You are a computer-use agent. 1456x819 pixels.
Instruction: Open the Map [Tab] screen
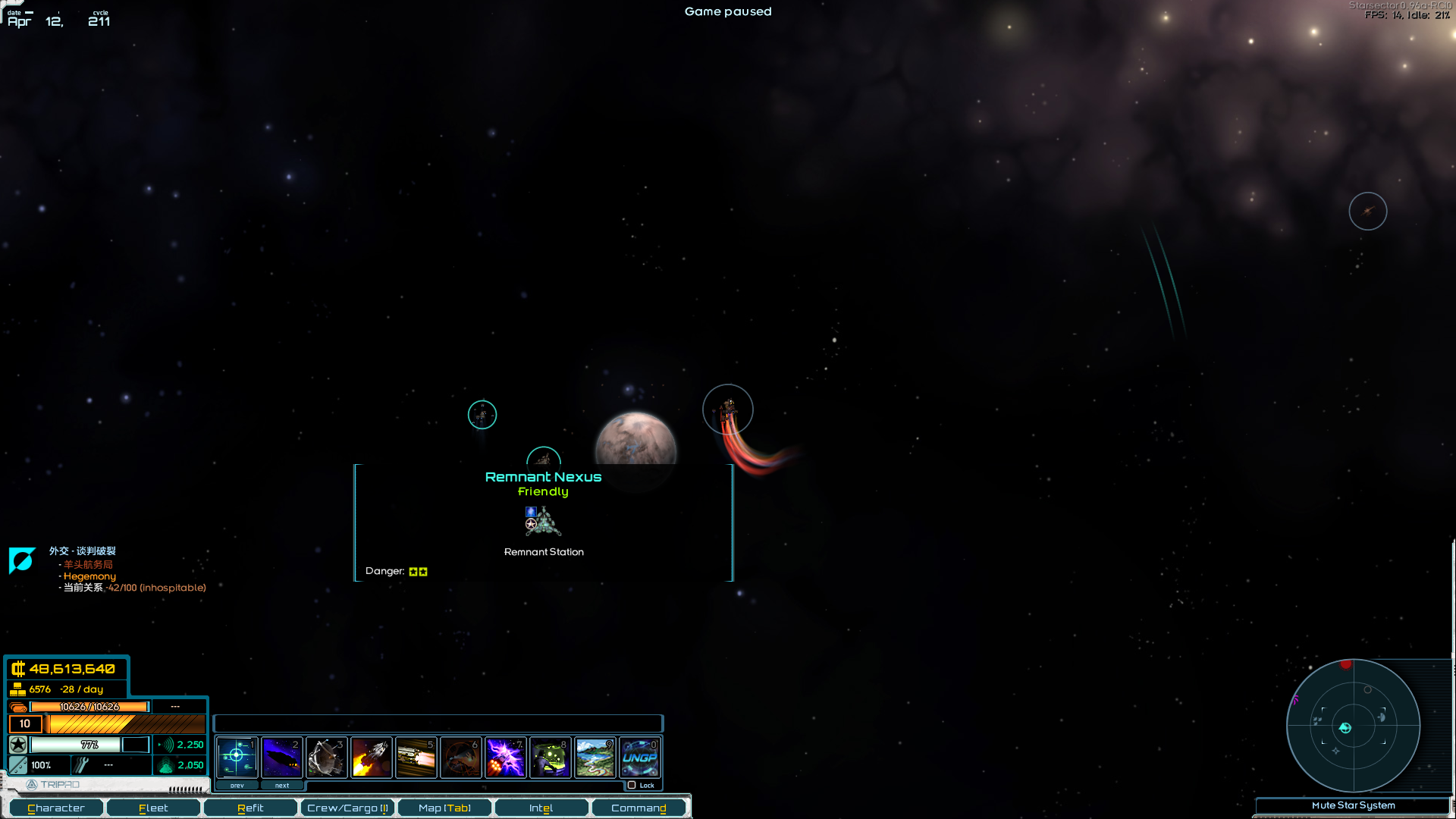(x=444, y=808)
